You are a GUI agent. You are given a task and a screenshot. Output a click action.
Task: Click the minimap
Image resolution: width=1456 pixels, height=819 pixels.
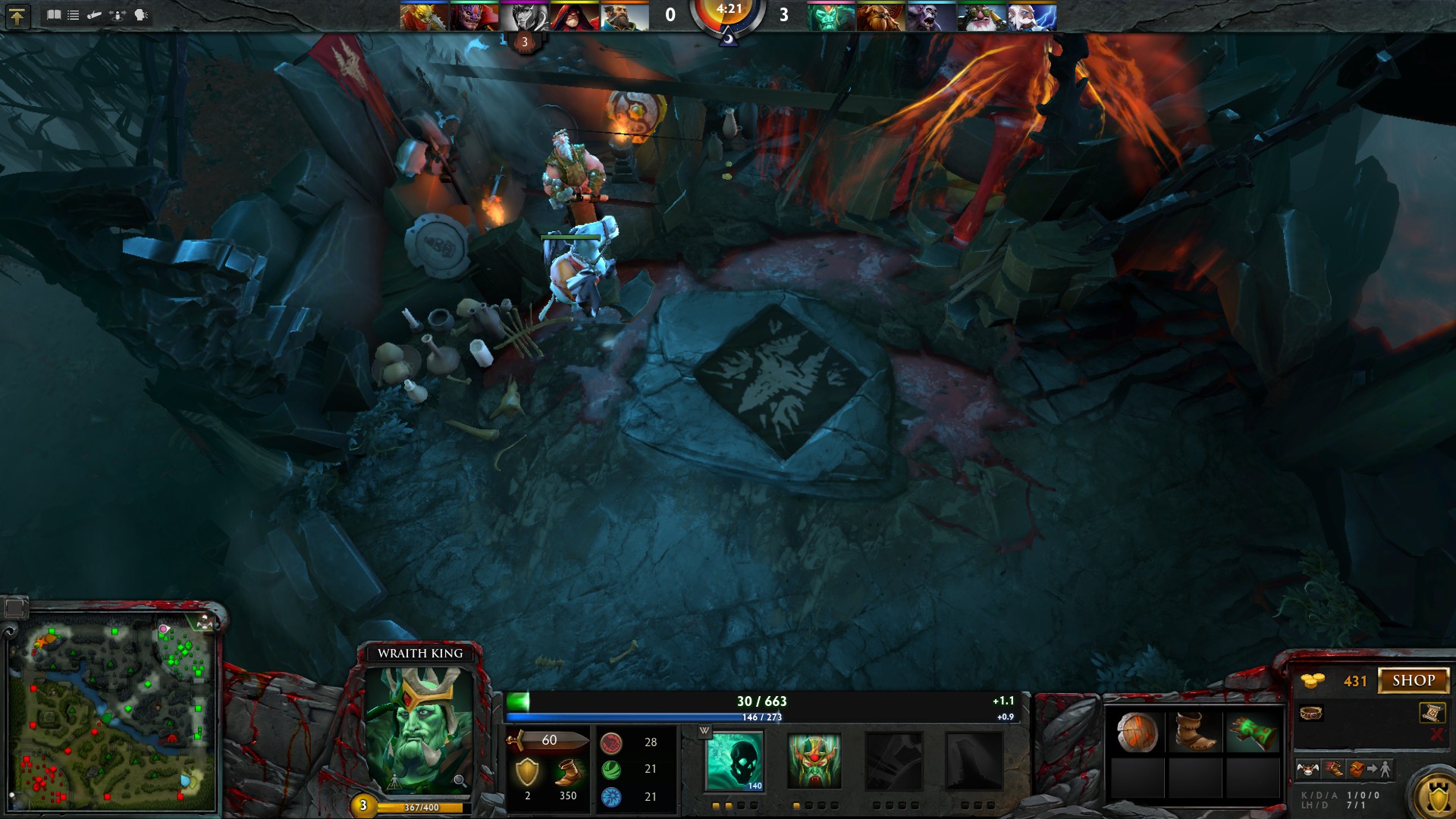click(112, 713)
